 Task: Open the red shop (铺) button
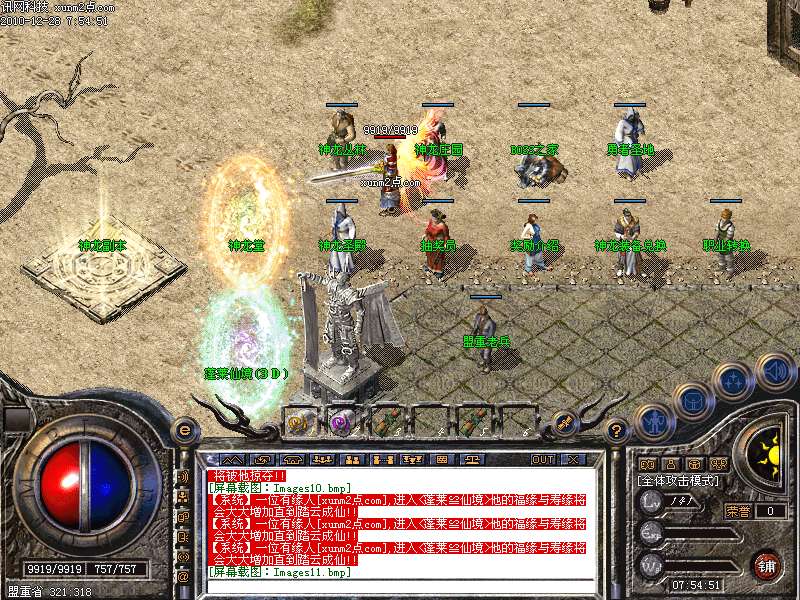[767, 564]
